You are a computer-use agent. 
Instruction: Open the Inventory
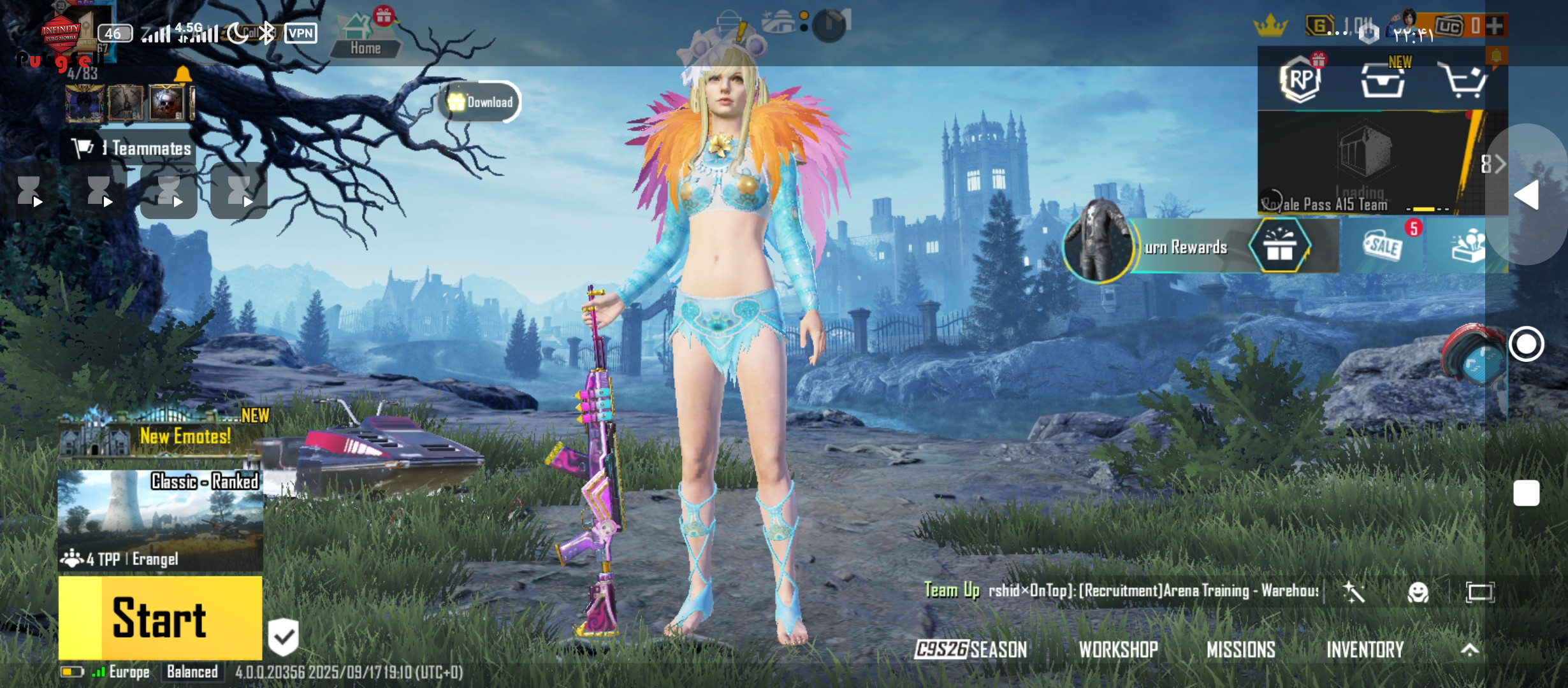(1365, 649)
